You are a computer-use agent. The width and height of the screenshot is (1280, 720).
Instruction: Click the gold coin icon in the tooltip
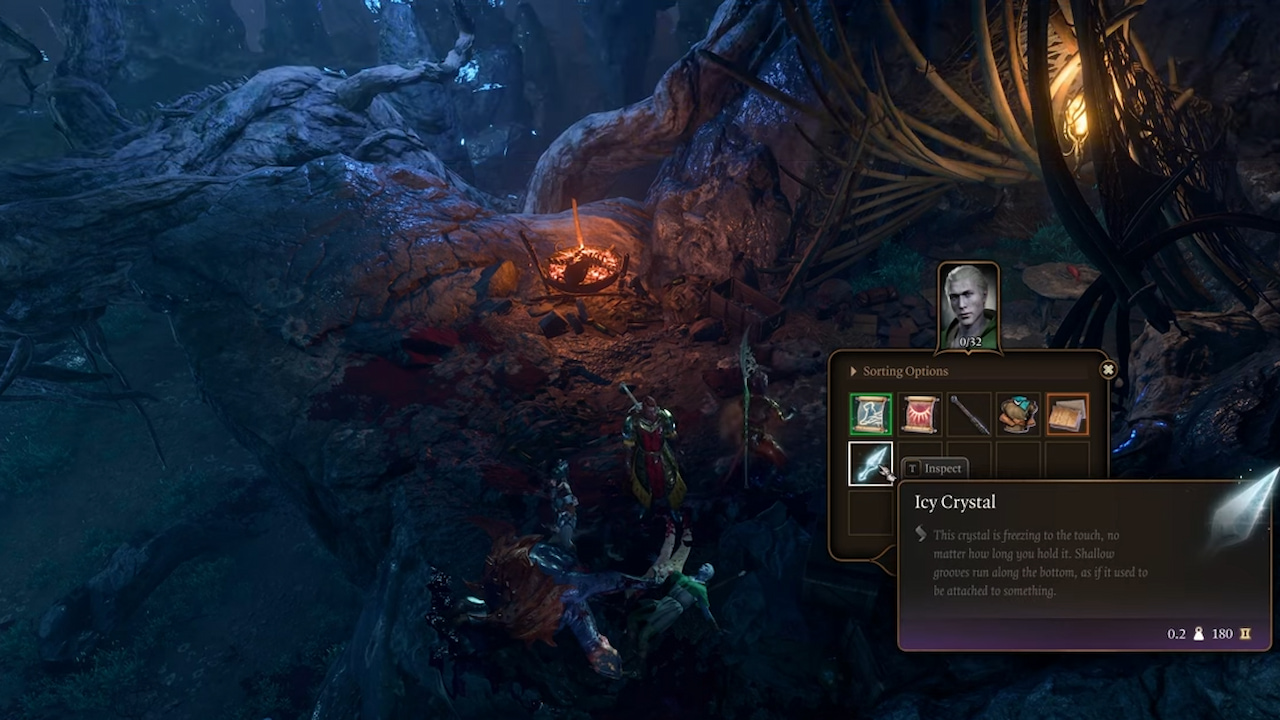click(1244, 633)
